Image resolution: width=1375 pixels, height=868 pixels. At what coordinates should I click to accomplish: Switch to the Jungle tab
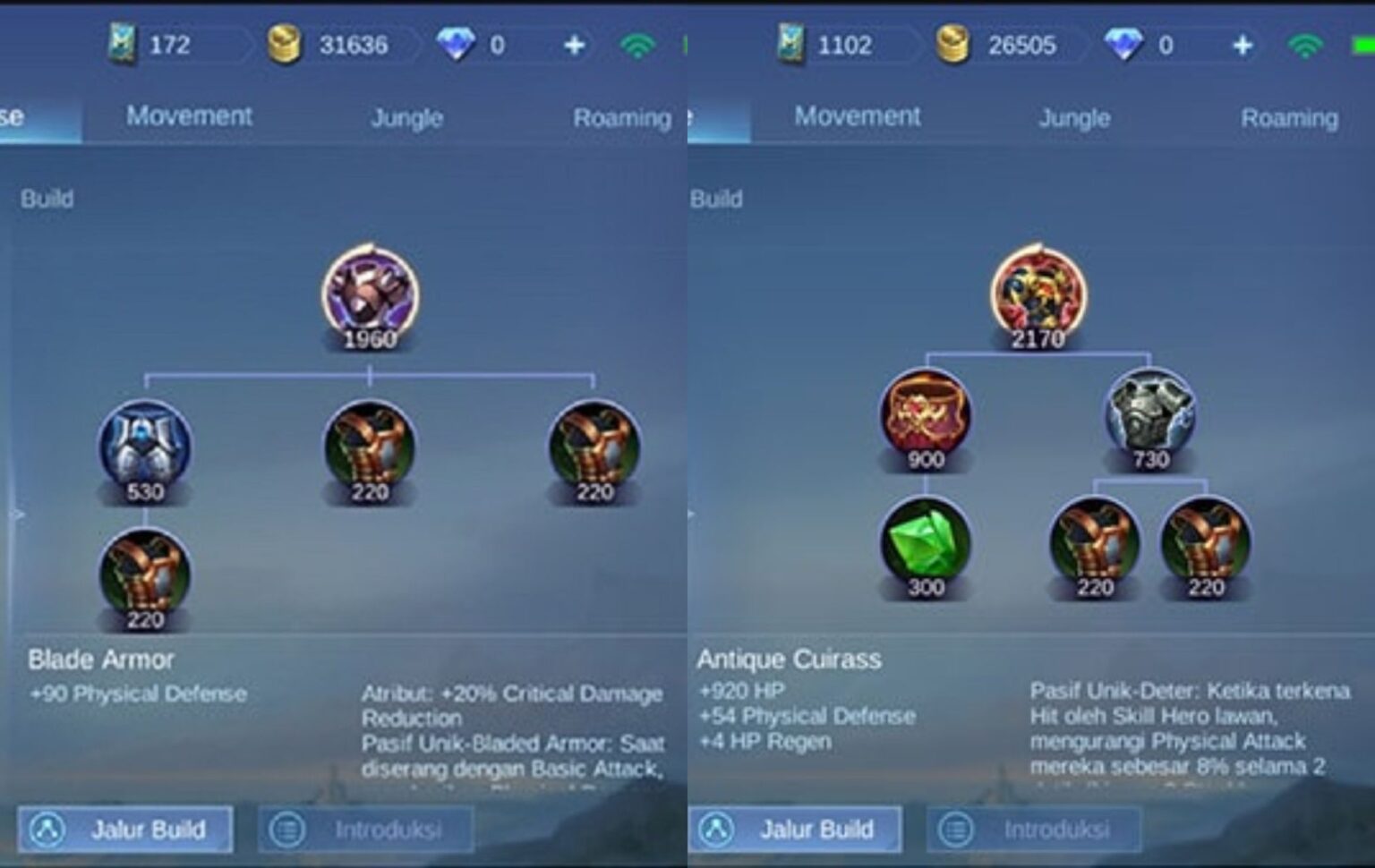pos(407,116)
